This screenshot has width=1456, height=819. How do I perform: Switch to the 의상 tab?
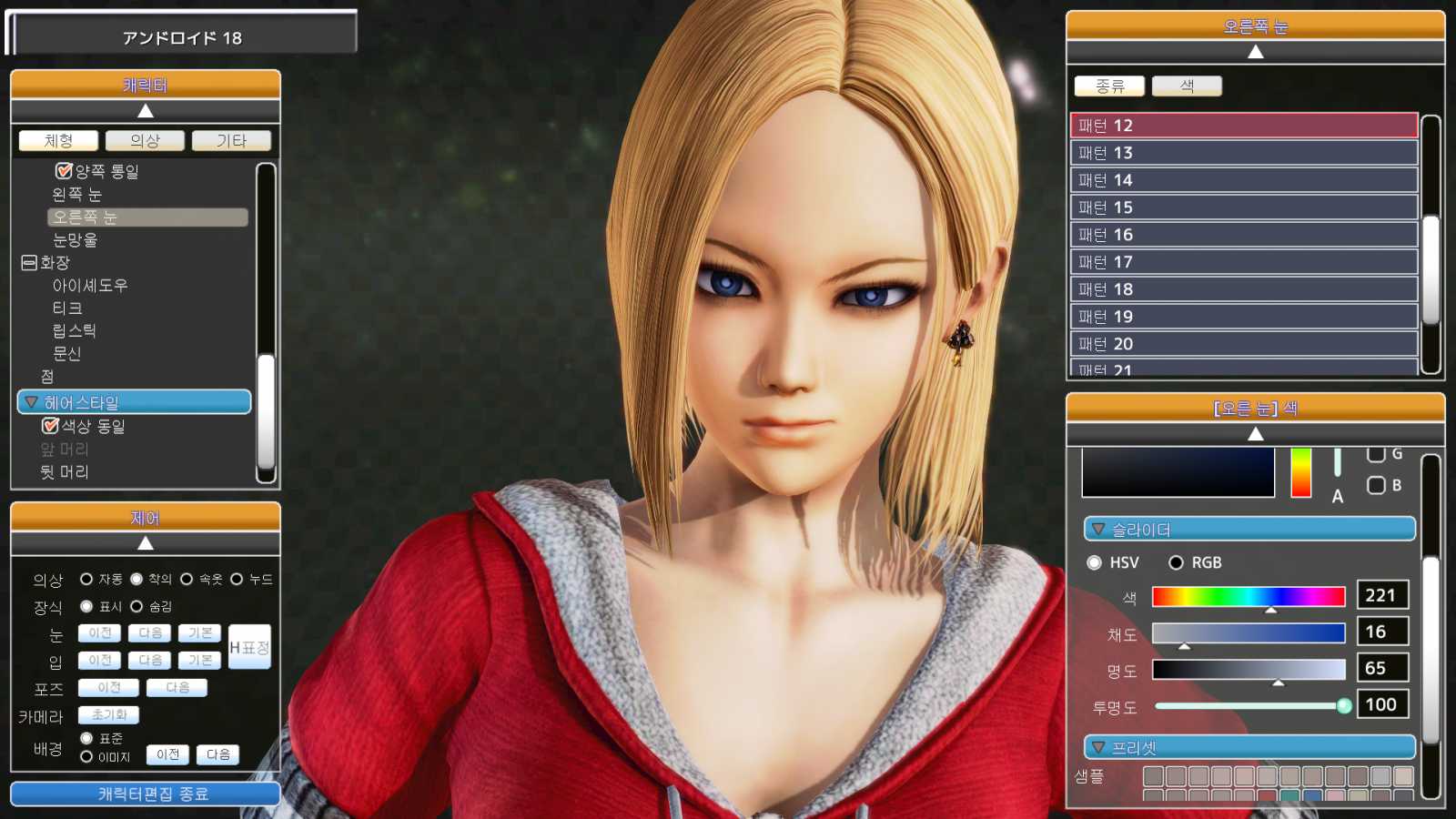(145, 140)
